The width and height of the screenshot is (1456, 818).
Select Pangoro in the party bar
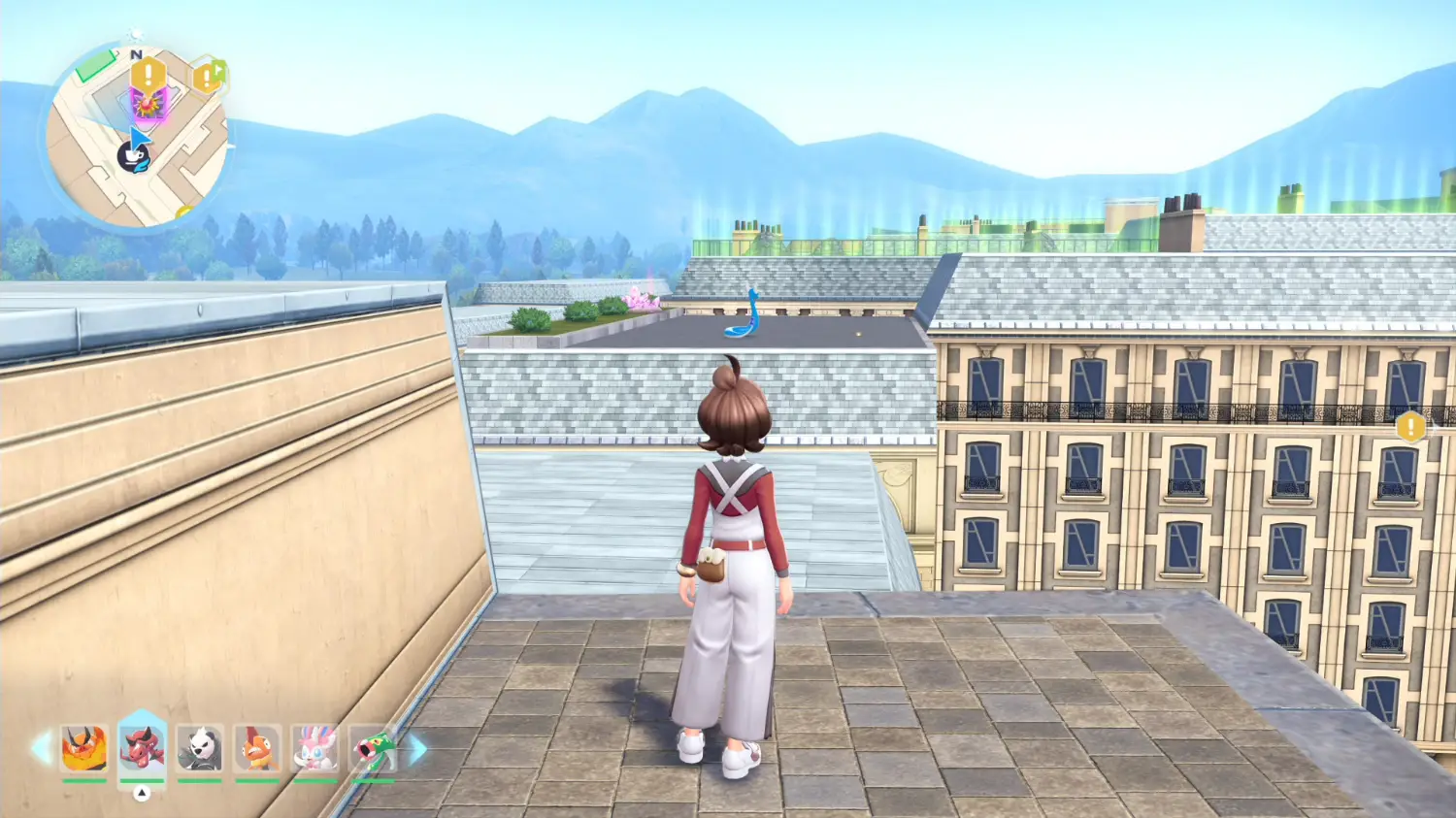point(199,749)
